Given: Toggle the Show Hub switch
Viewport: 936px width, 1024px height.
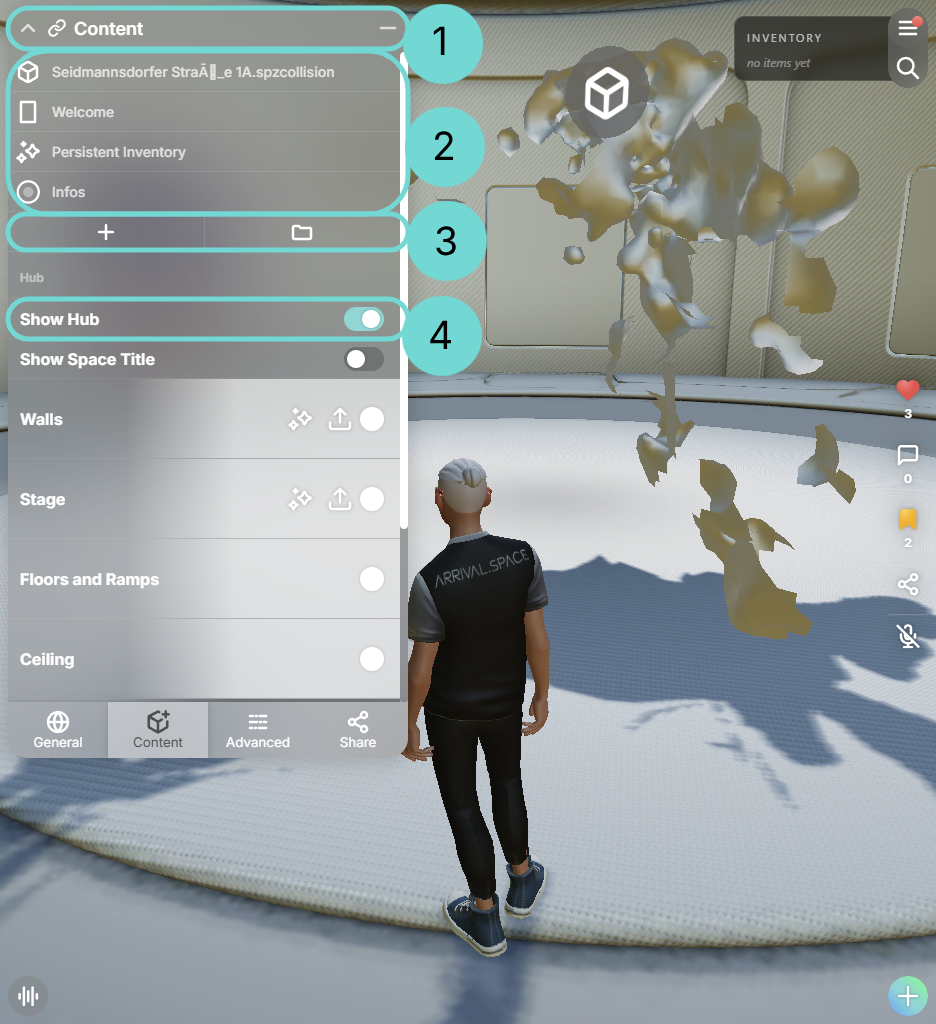Looking at the screenshot, I should tap(363, 319).
